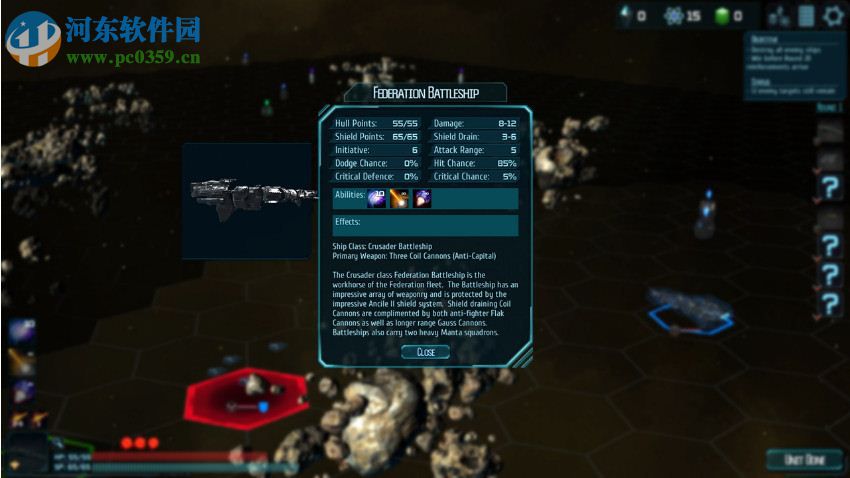Click the Unit Done button
850x478 pixels.
804,459
